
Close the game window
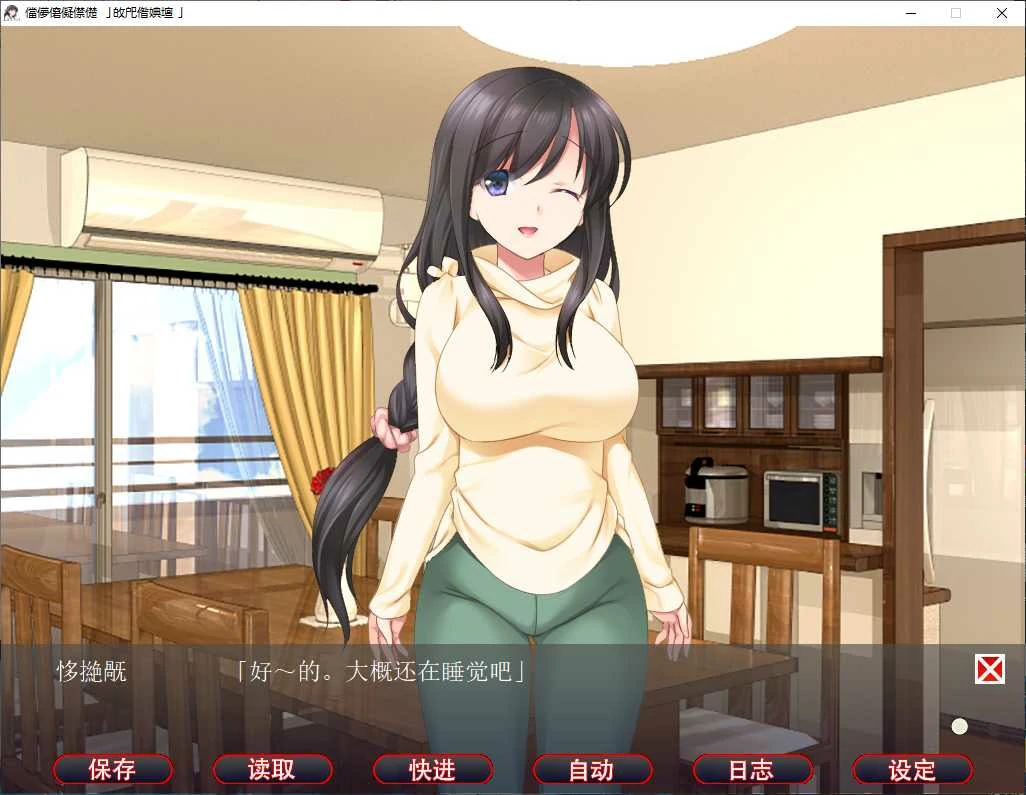pyautogui.click(x=1002, y=13)
